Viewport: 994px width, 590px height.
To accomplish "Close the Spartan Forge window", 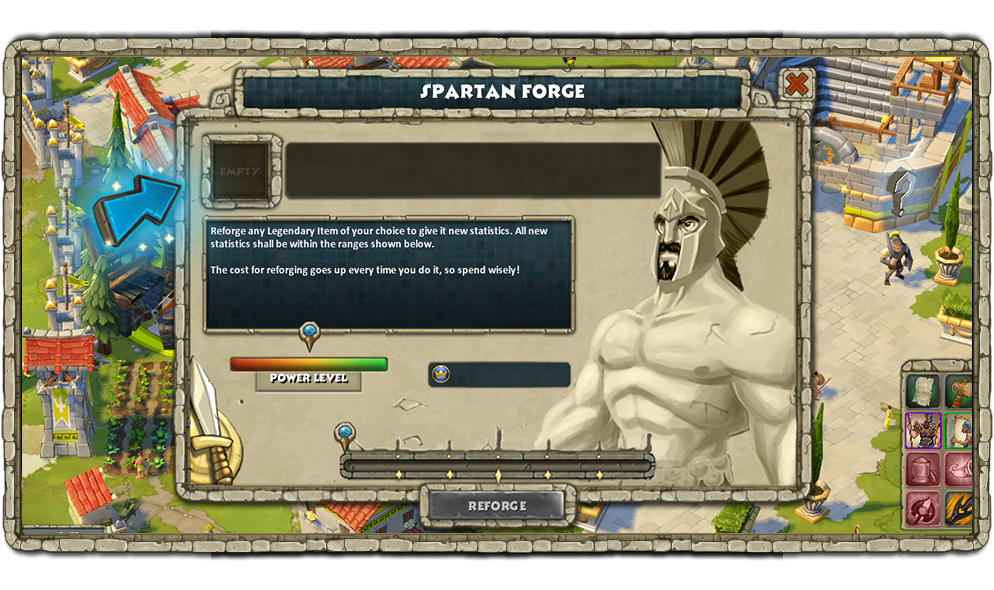I will coord(796,84).
